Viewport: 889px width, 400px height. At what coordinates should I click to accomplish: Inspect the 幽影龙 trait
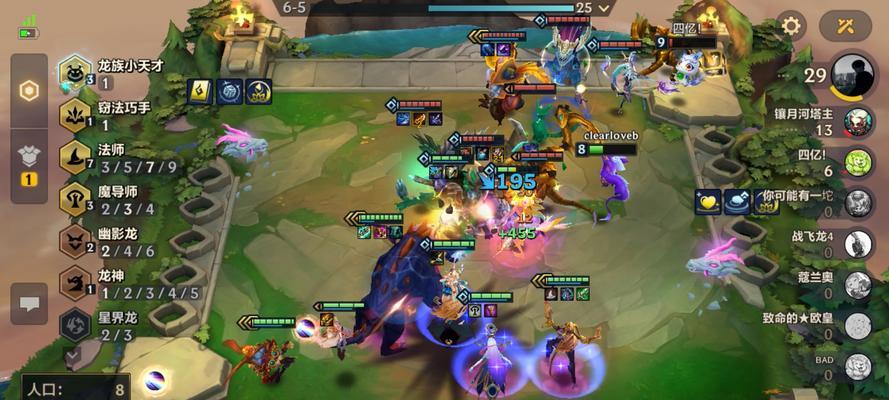pyautogui.click(x=75, y=241)
